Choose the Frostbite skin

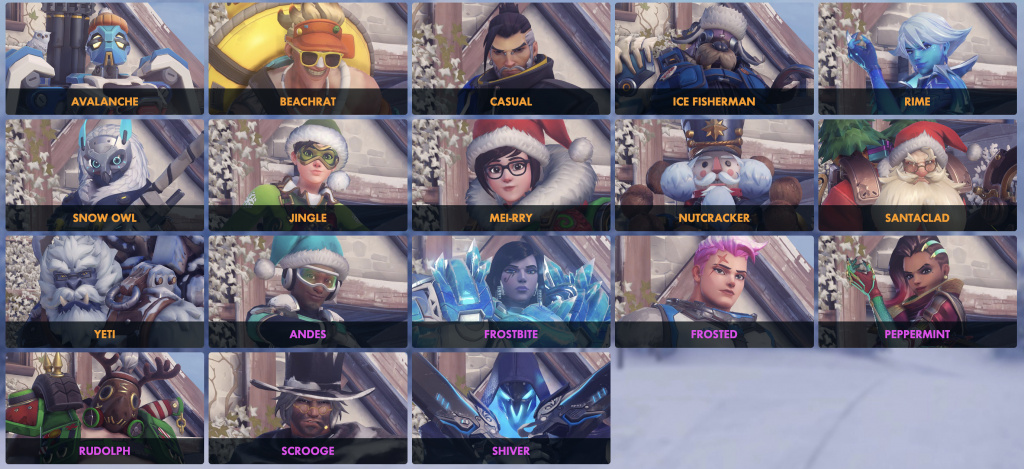pos(510,291)
